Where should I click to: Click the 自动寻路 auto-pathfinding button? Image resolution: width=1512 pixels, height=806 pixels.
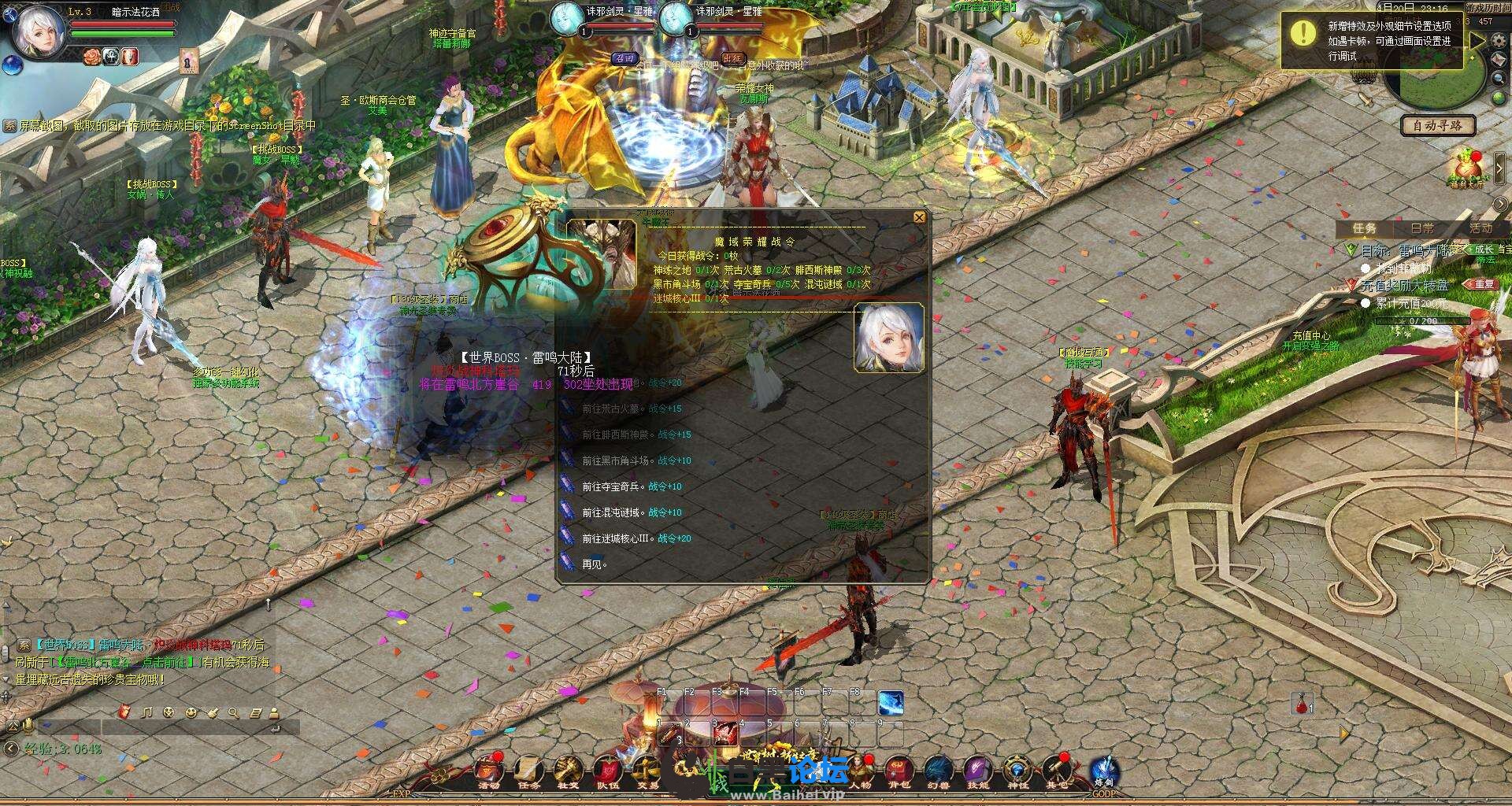tap(1437, 125)
